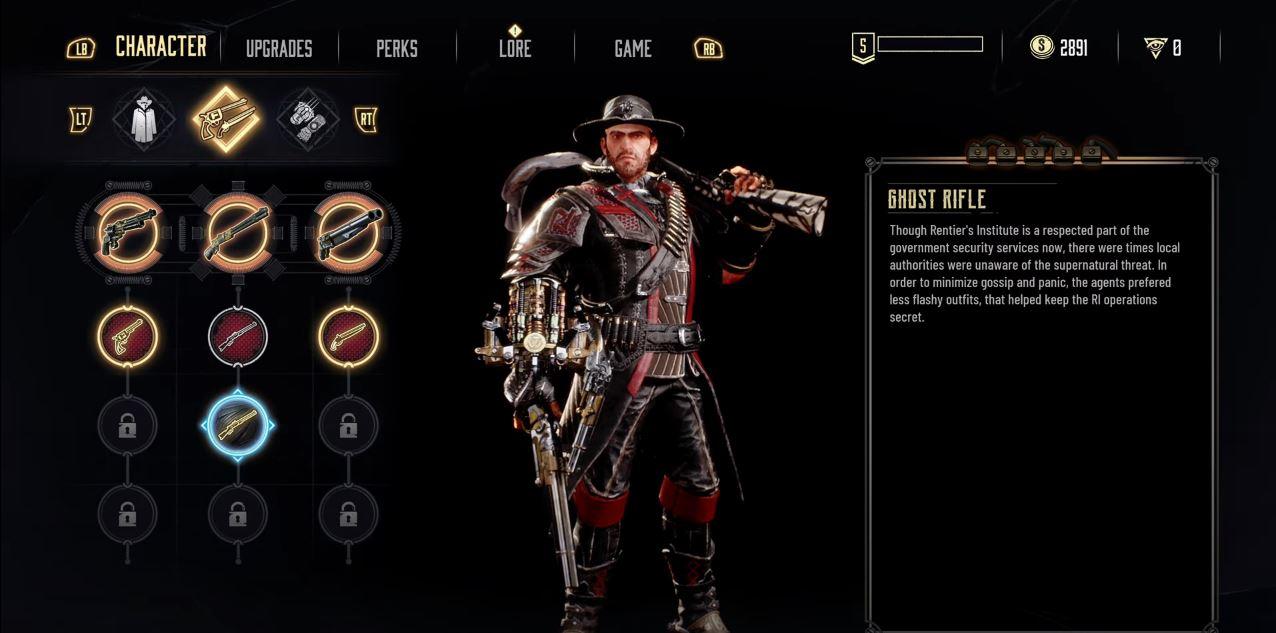Select the blue-highlighted Ghost Rifle skin
This screenshot has width=1276, height=633.
coord(238,426)
